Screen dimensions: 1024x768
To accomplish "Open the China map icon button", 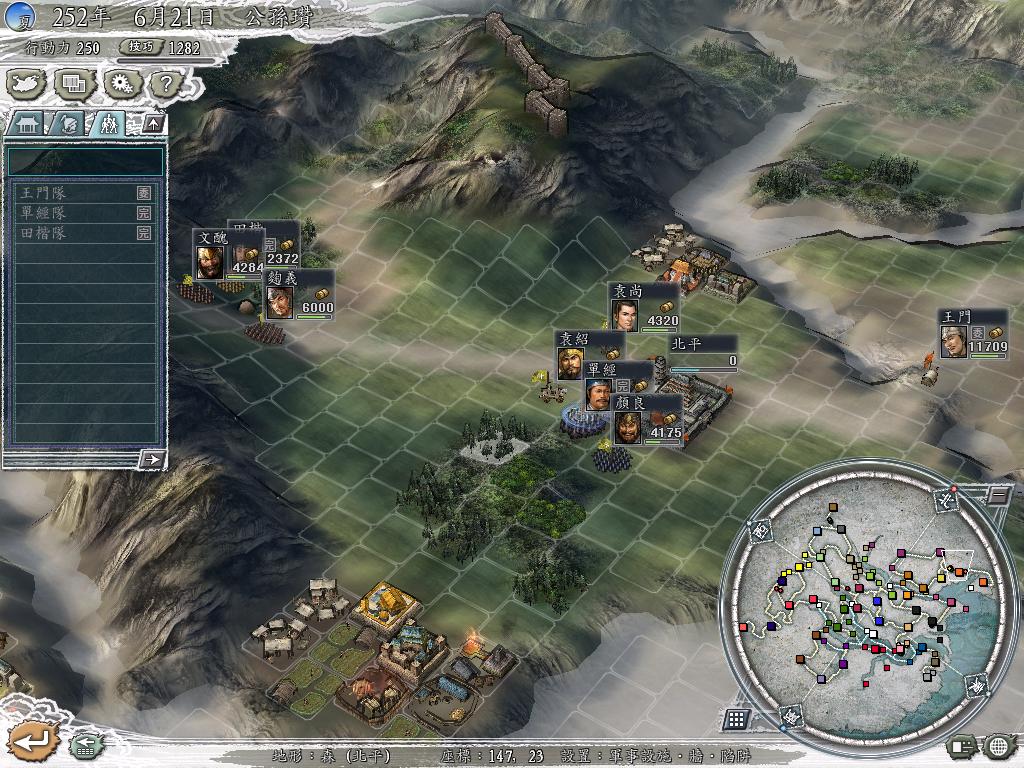I will (x=27, y=84).
